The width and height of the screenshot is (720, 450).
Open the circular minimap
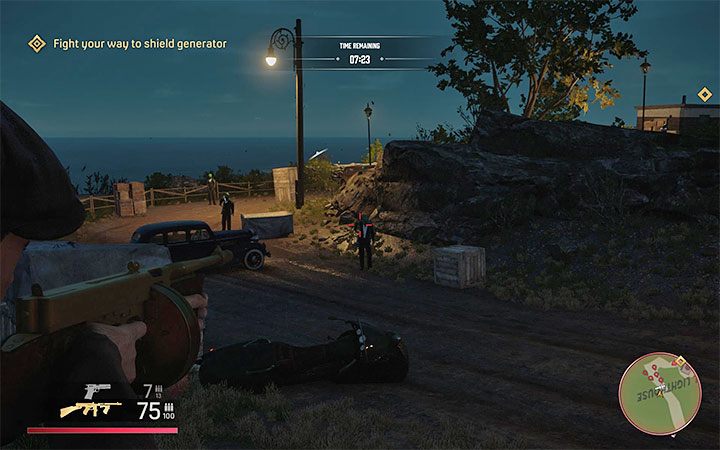coord(660,393)
